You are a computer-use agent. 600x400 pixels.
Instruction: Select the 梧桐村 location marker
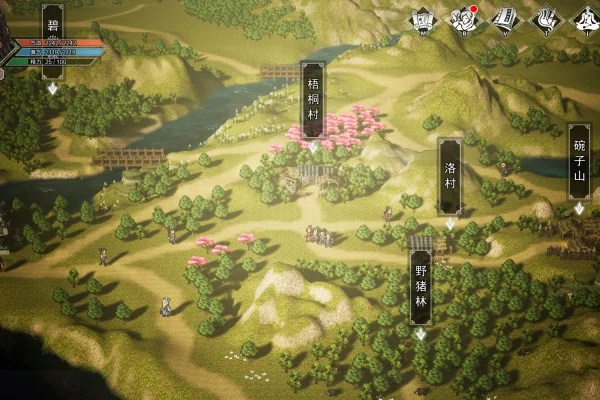tap(313, 100)
